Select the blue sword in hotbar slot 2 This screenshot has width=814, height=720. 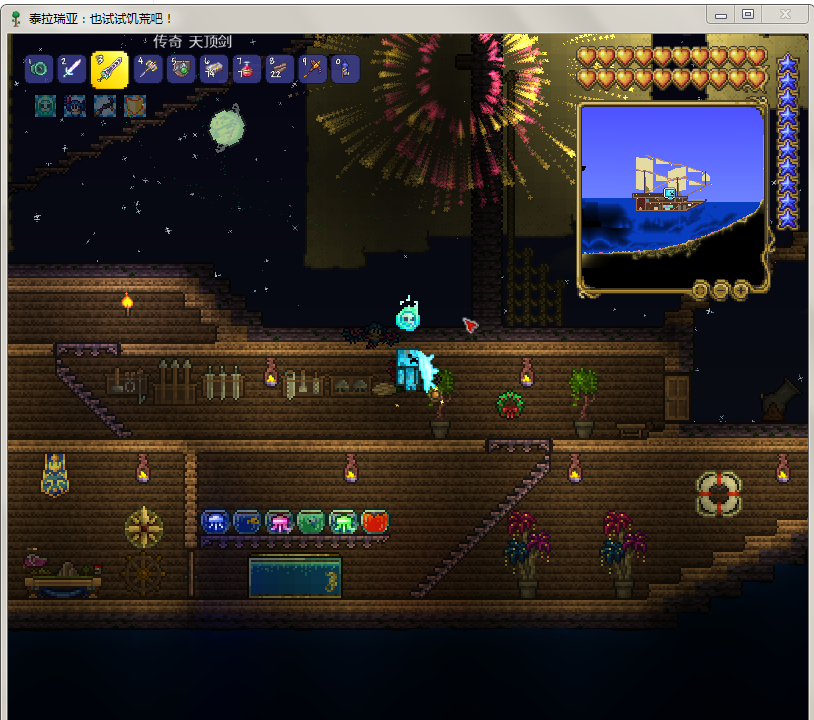coord(70,69)
